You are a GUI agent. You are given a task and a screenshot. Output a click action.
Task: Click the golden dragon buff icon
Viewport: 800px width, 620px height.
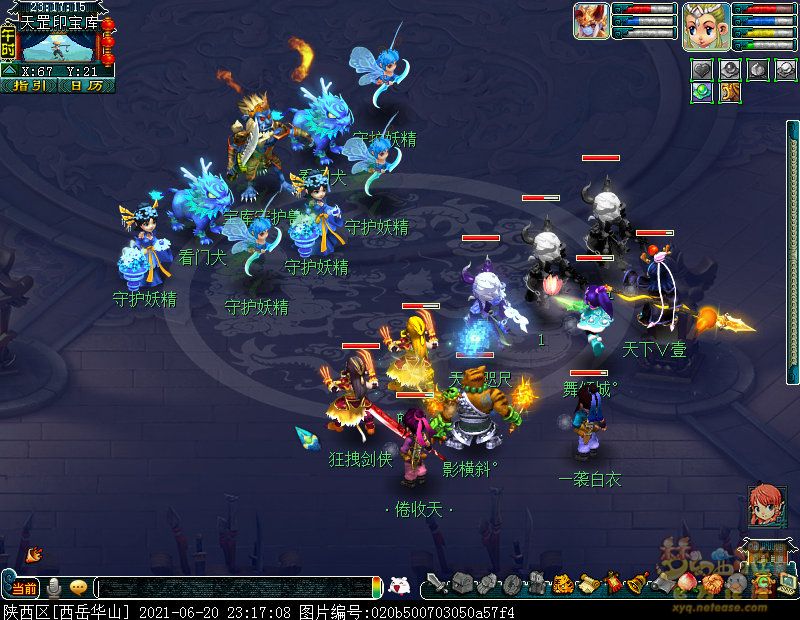point(729,92)
